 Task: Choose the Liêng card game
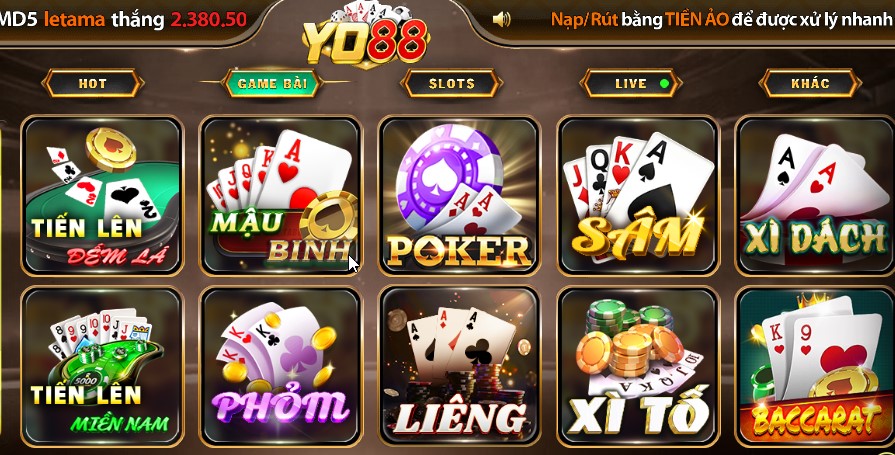click(459, 367)
